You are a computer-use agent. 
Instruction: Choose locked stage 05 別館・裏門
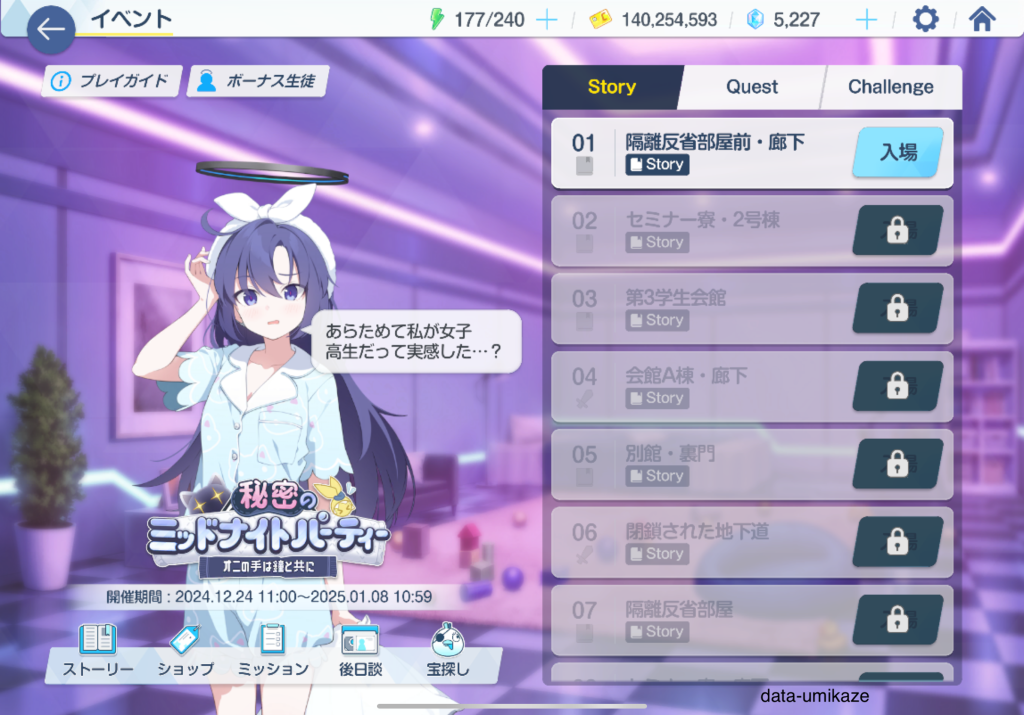pos(751,465)
